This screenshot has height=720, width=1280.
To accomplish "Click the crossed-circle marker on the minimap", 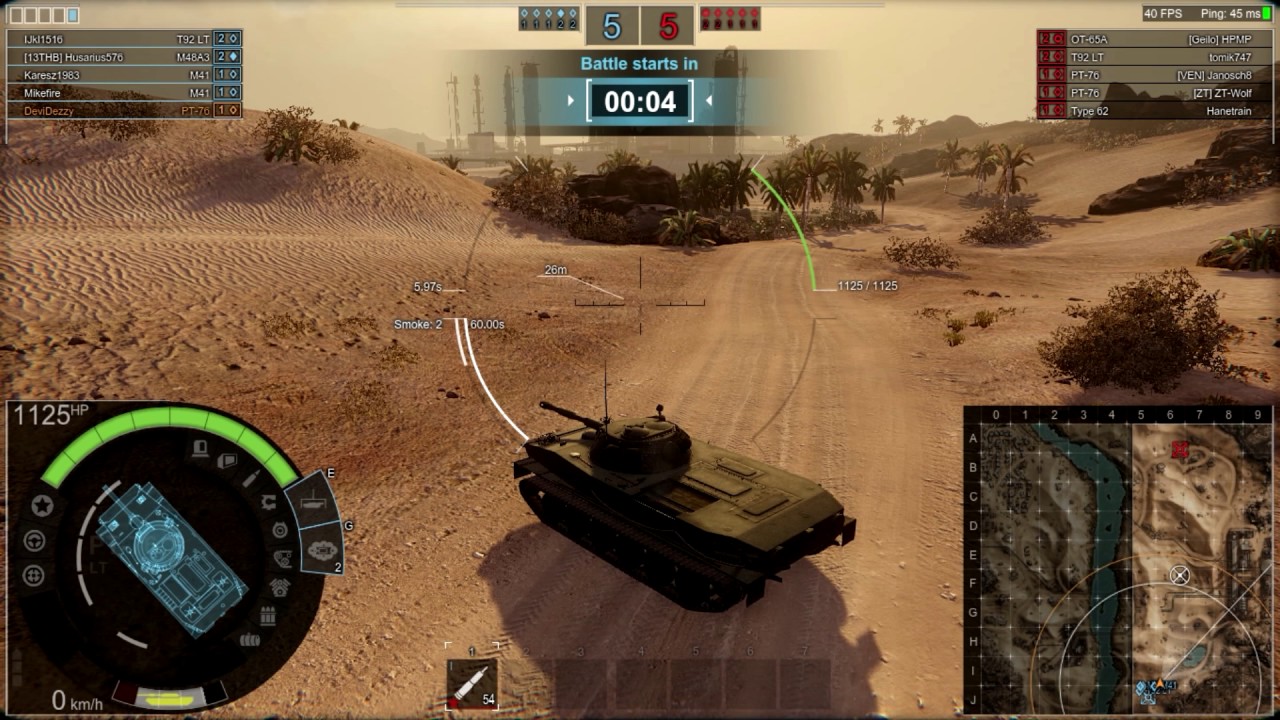I will click(1180, 575).
